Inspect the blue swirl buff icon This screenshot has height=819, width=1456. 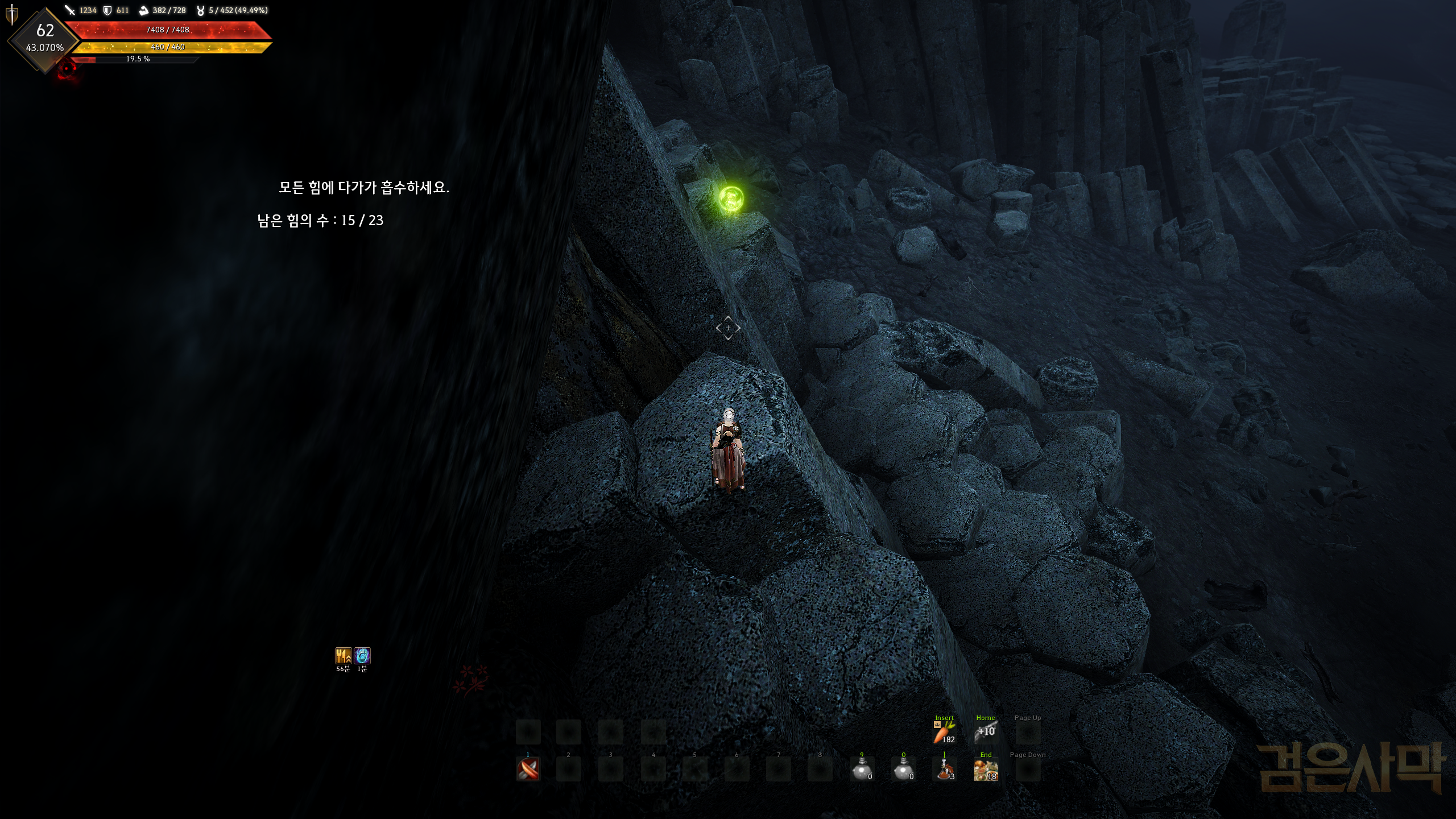point(362,656)
